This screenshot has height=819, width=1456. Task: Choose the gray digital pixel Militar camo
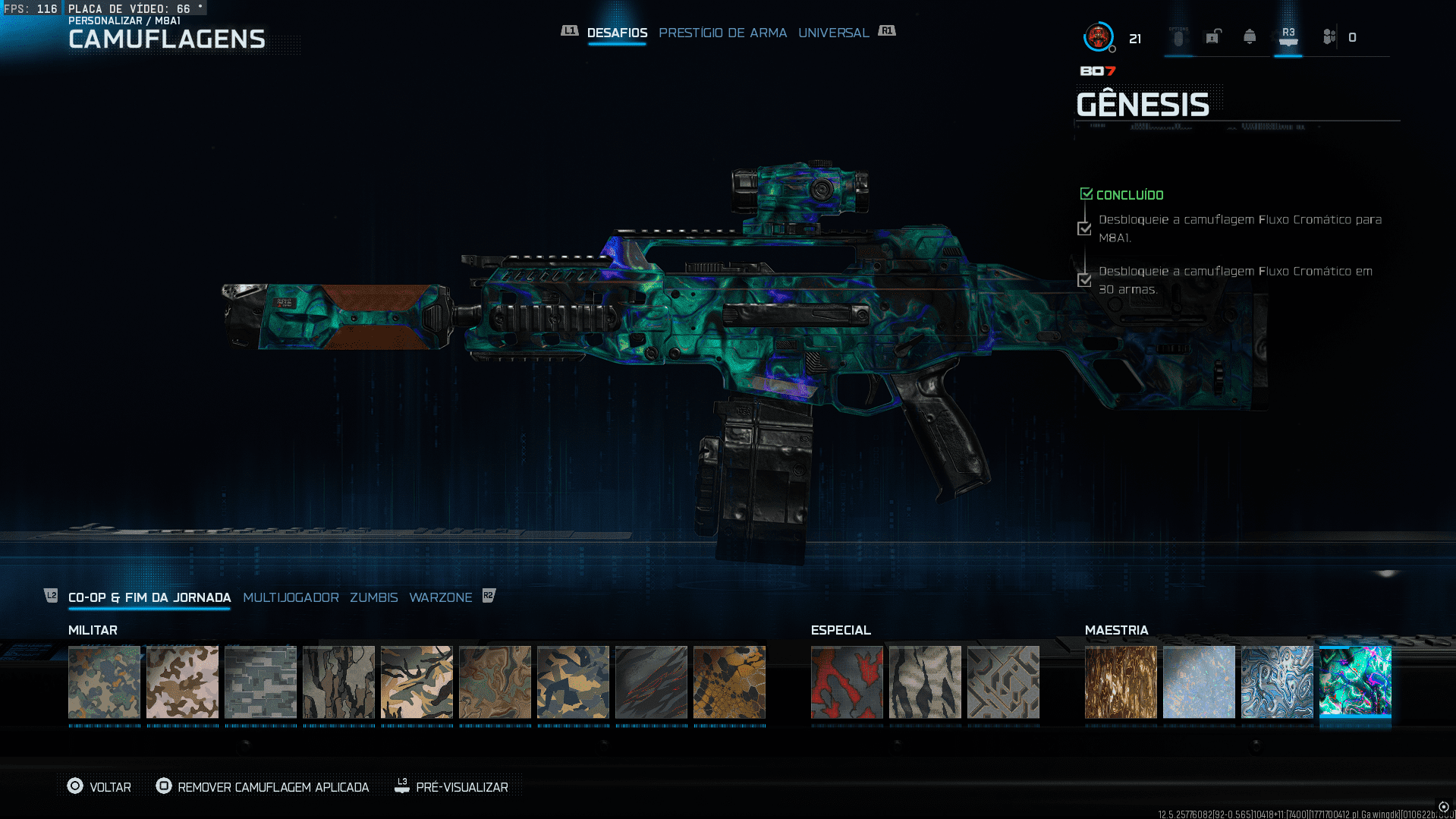tap(260, 682)
